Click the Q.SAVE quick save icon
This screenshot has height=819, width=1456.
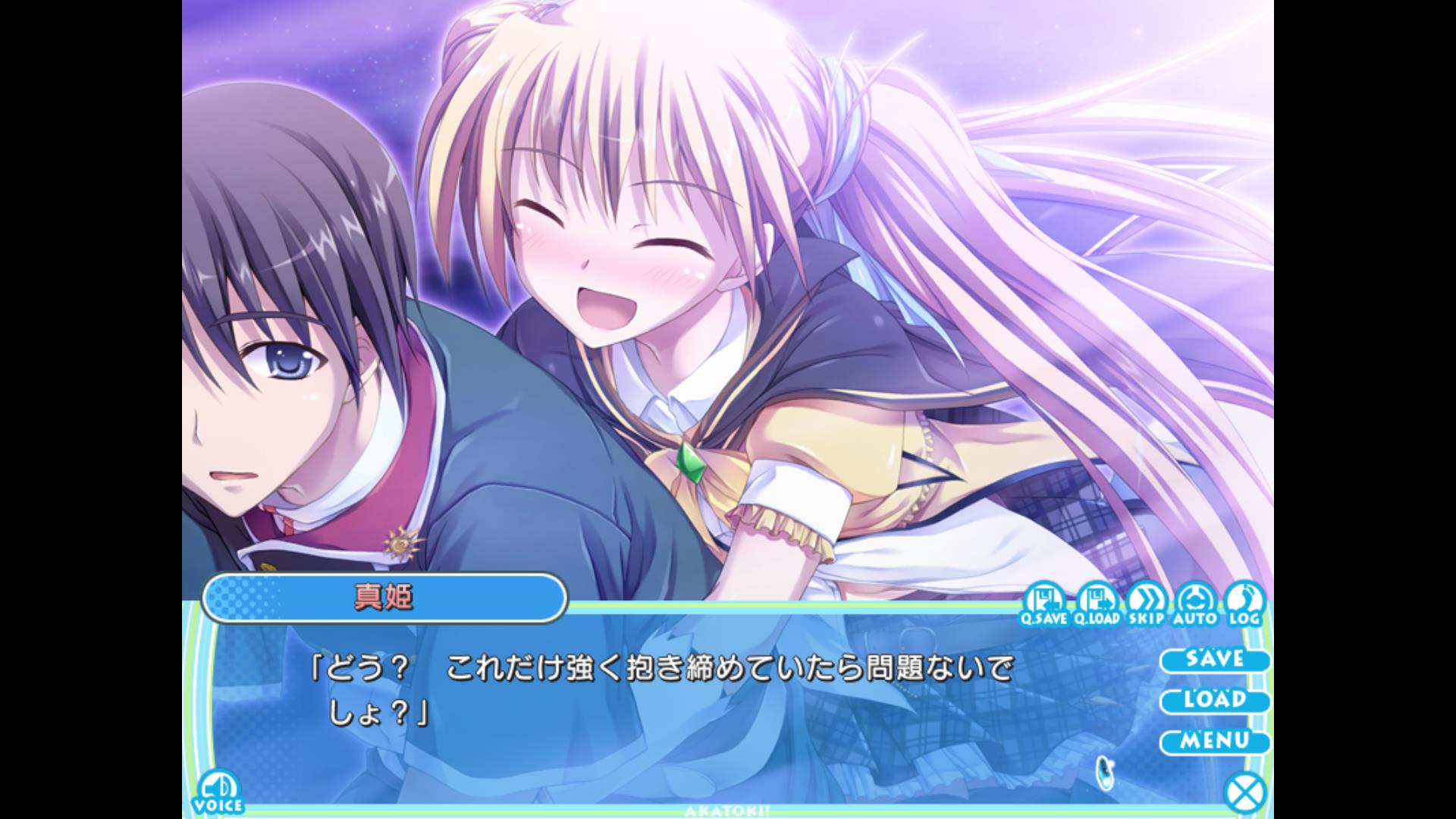click(1043, 604)
